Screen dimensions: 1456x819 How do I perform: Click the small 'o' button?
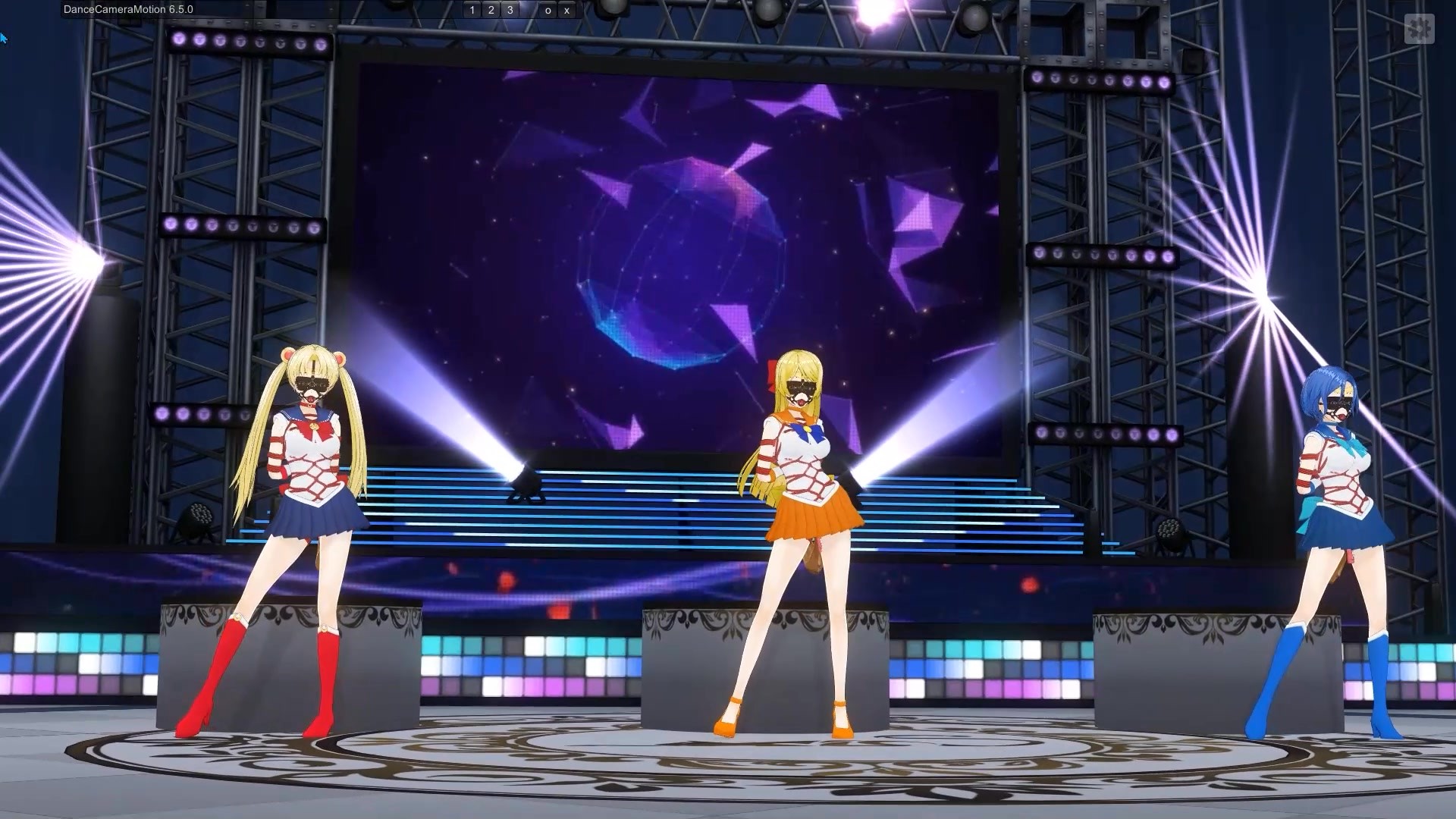pos(548,10)
